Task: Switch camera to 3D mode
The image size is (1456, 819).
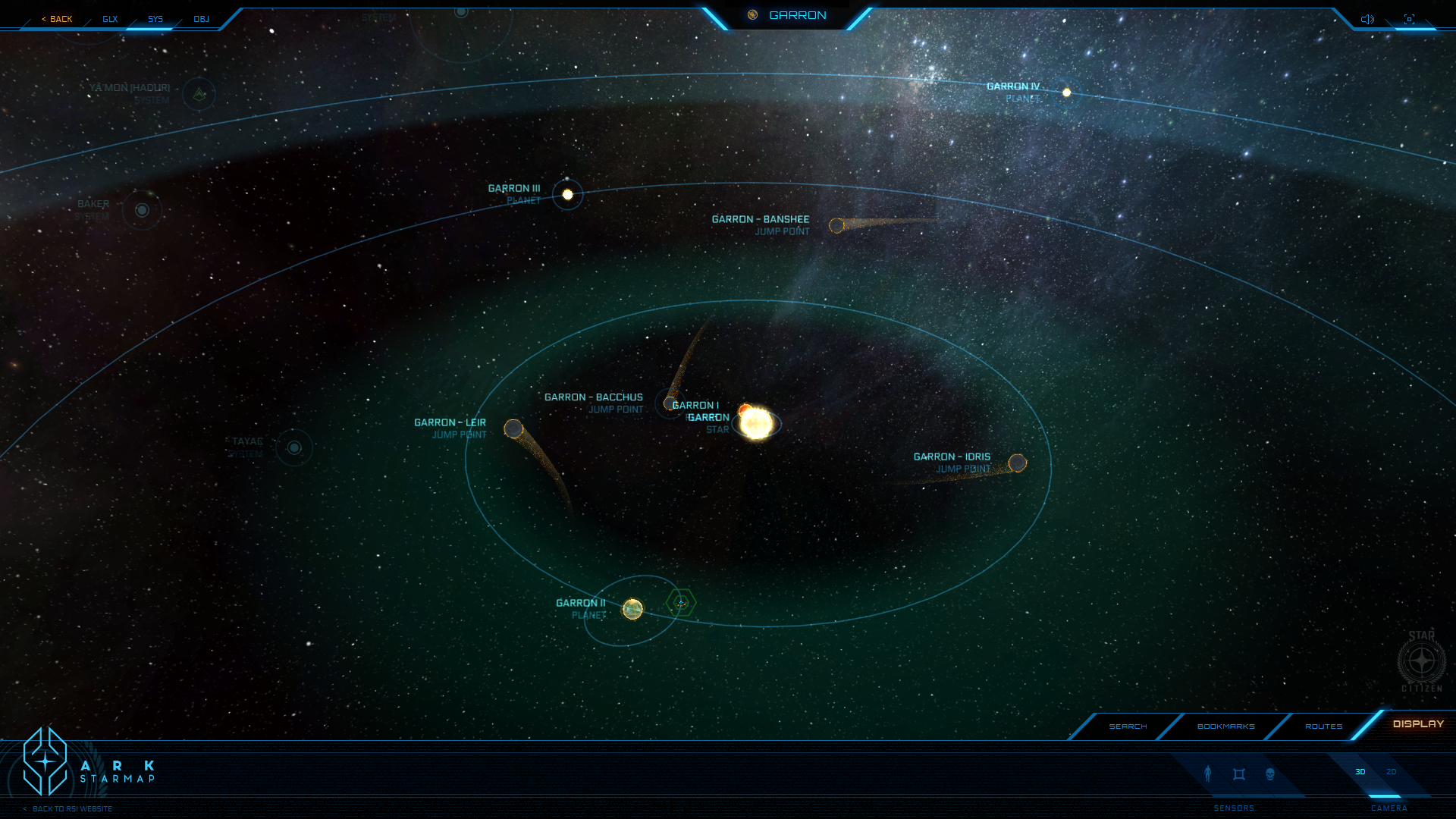Action: (x=1360, y=772)
